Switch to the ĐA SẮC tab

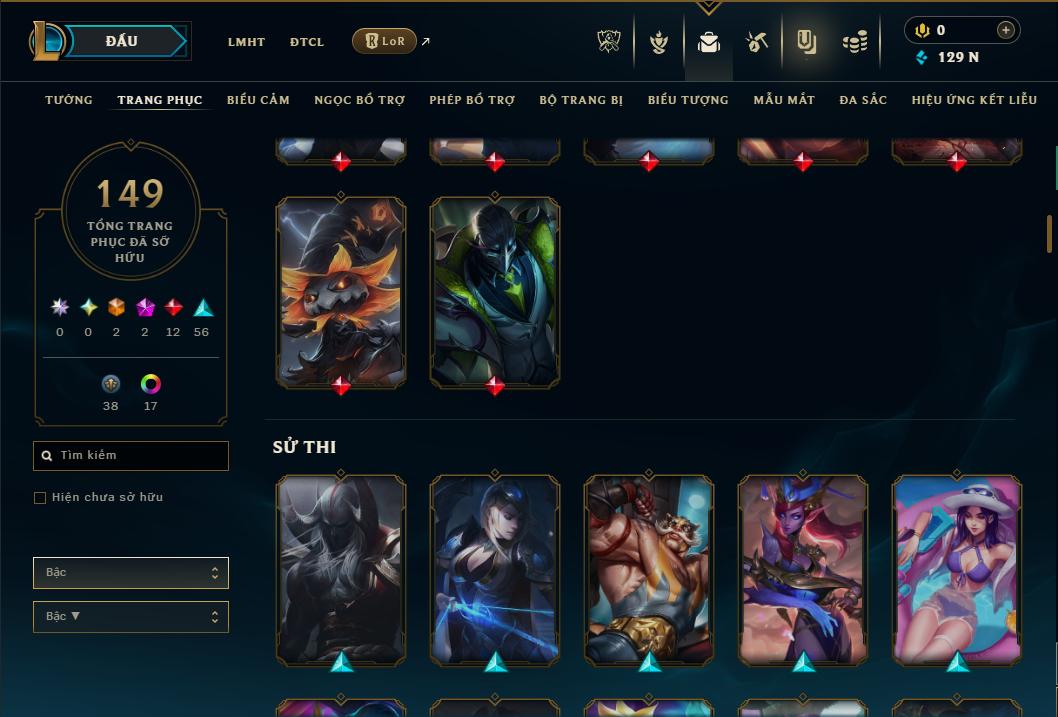pyautogui.click(x=863, y=100)
